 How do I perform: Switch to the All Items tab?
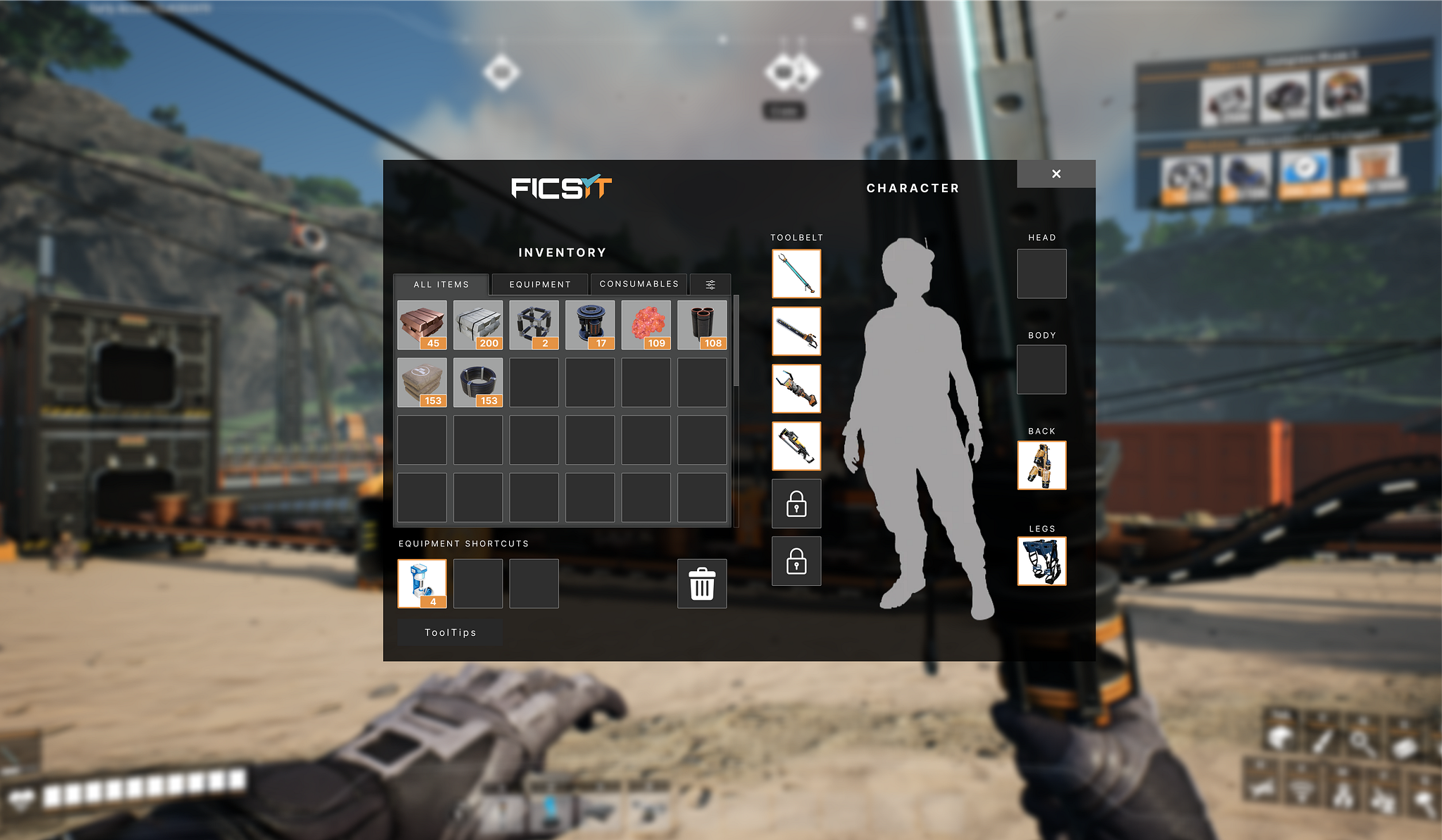click(441, 284)
